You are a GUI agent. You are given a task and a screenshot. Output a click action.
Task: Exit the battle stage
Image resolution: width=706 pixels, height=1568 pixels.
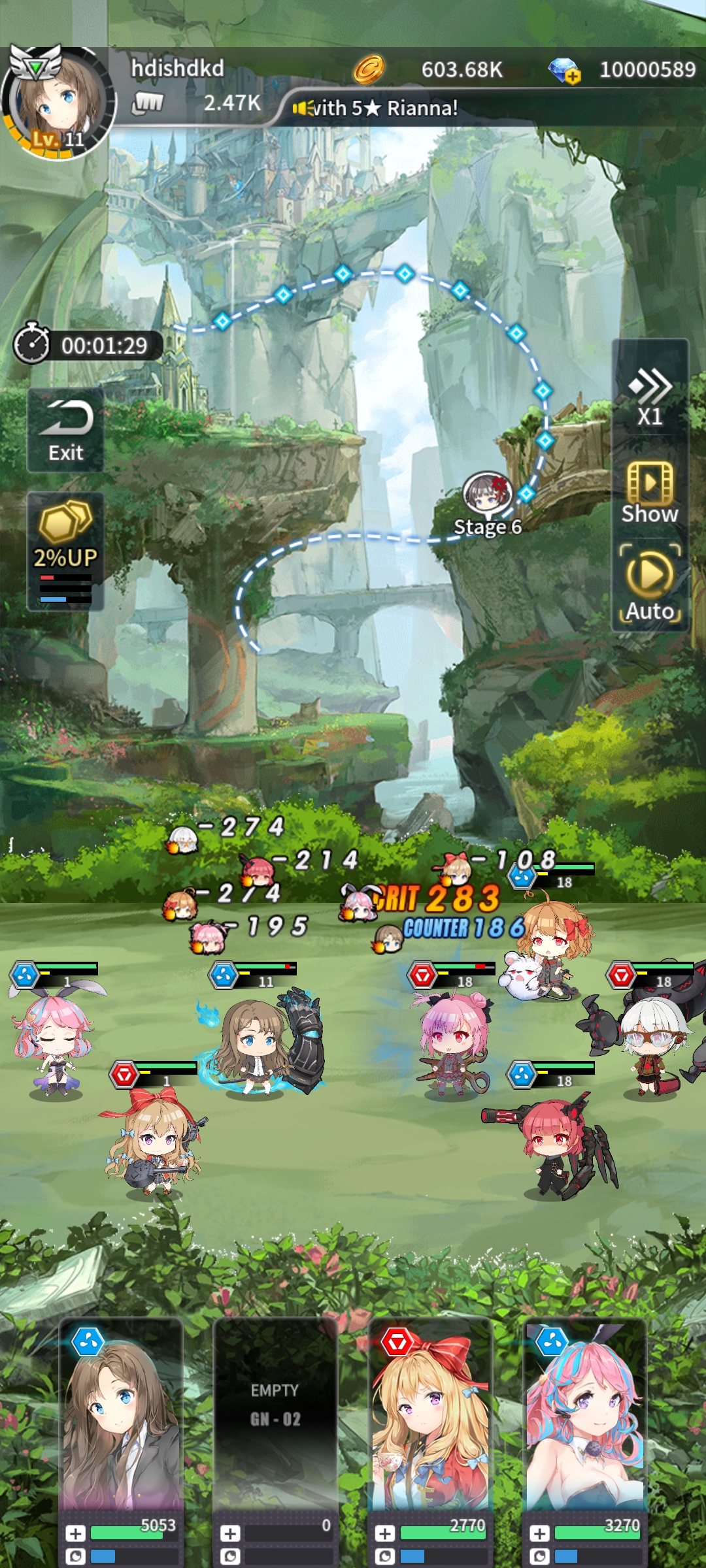pyautogui.click(x=65, y=430)
